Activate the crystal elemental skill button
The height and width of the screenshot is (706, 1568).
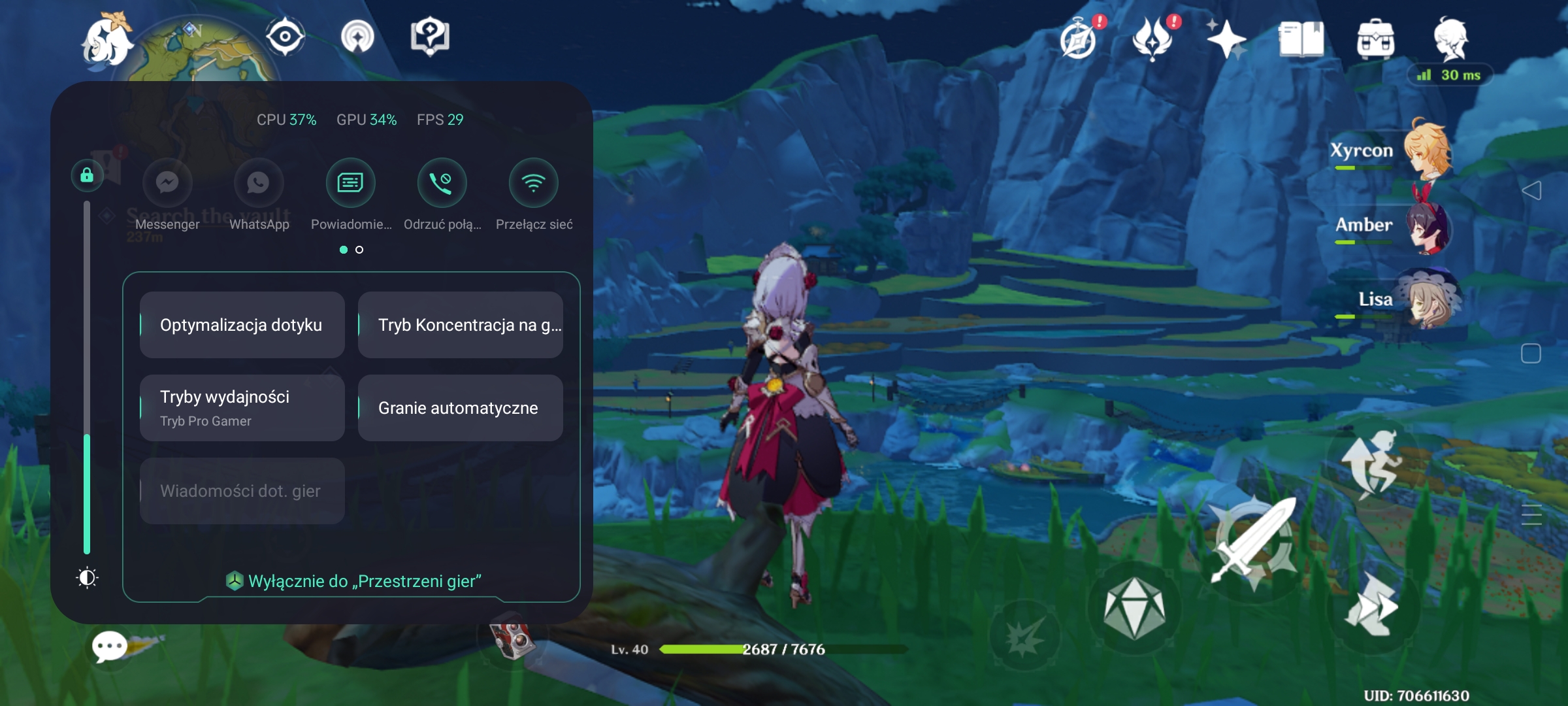tap(1134, 608)
